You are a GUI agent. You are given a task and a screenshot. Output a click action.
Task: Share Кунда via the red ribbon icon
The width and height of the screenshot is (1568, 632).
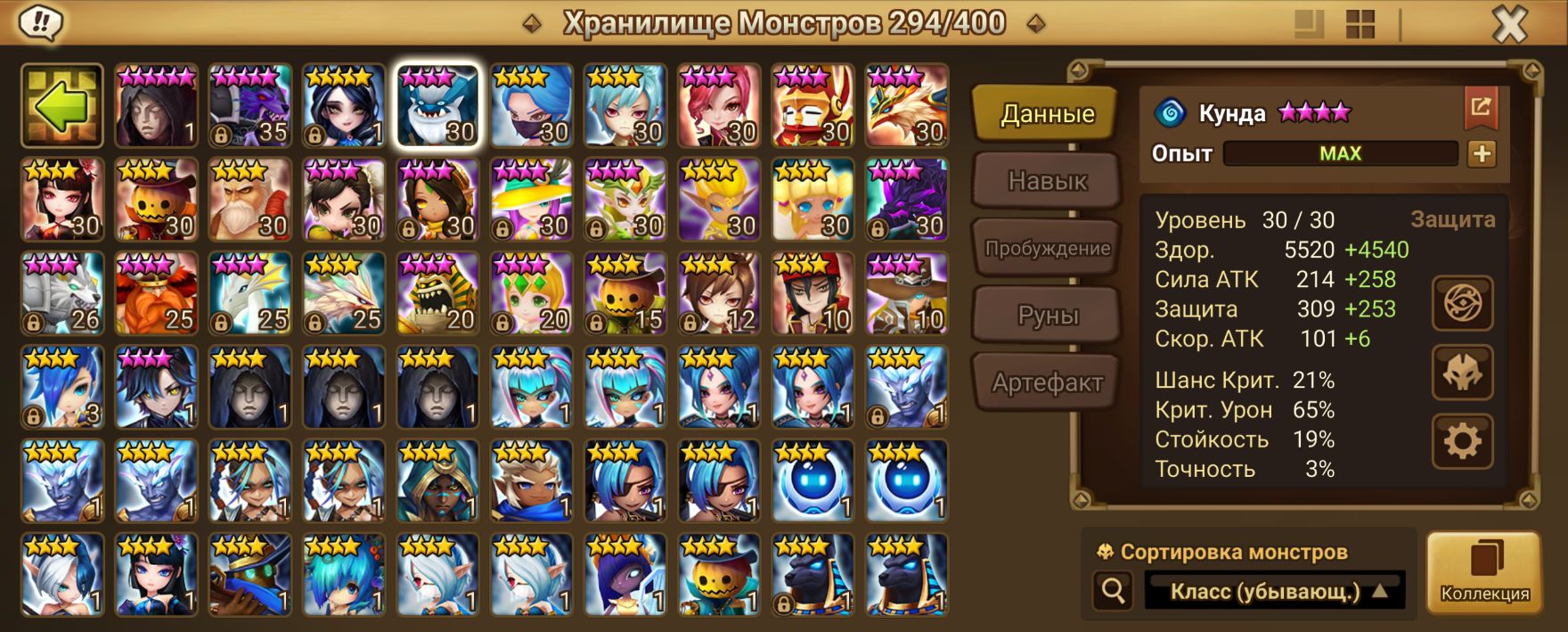[x=1481, y=108]
